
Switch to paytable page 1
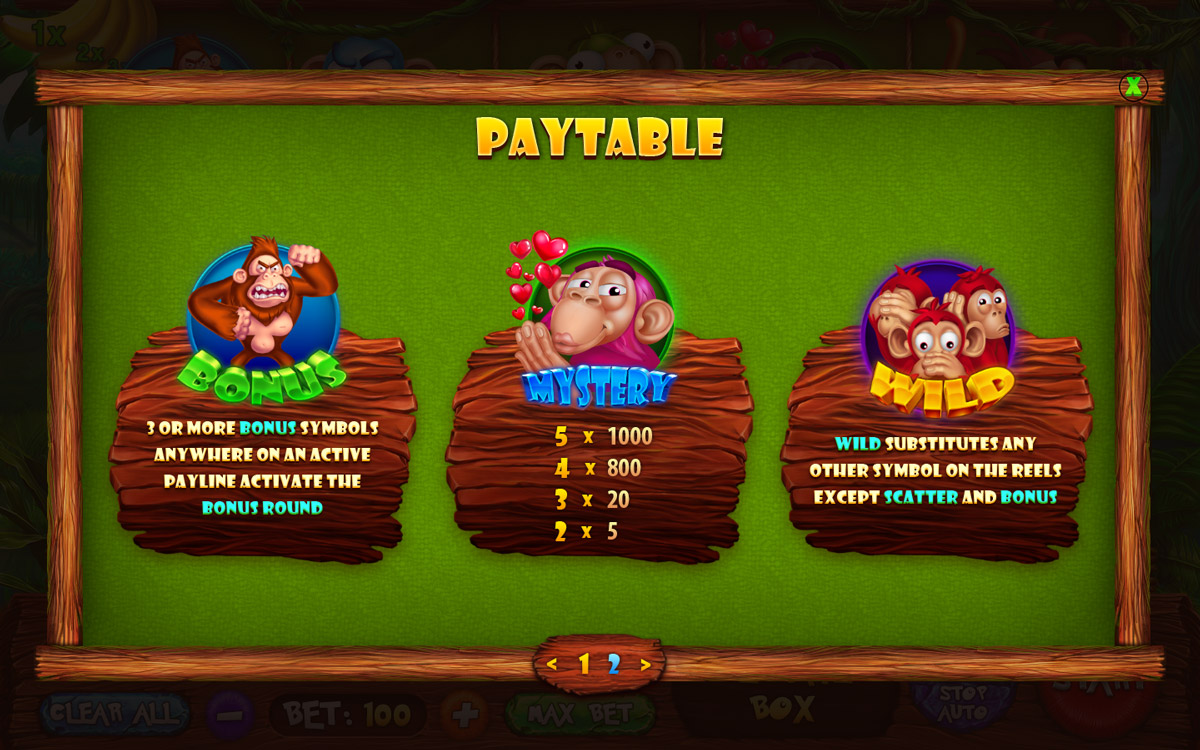coord(584,664)
